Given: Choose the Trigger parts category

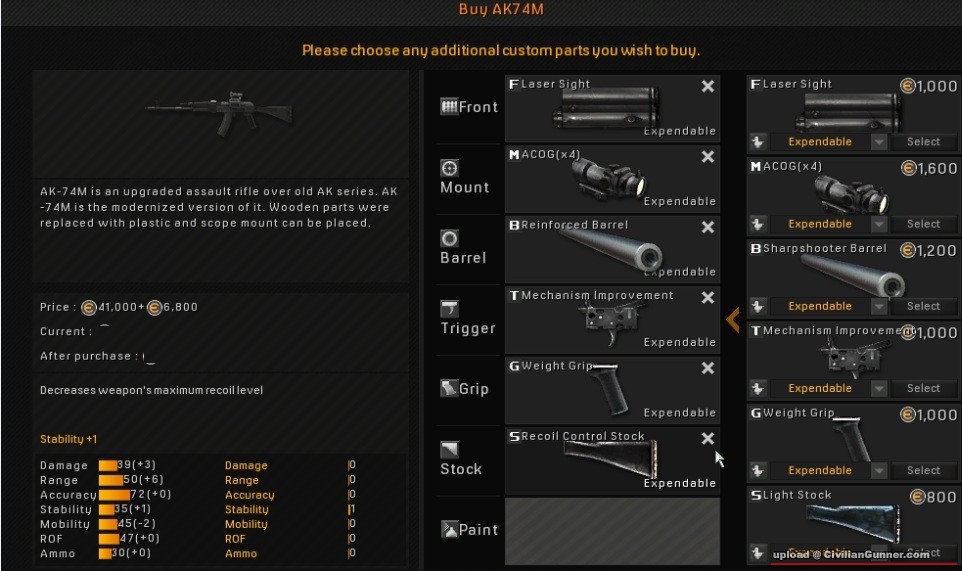Looking at the screenshot, I should click(x=467, y=319).
